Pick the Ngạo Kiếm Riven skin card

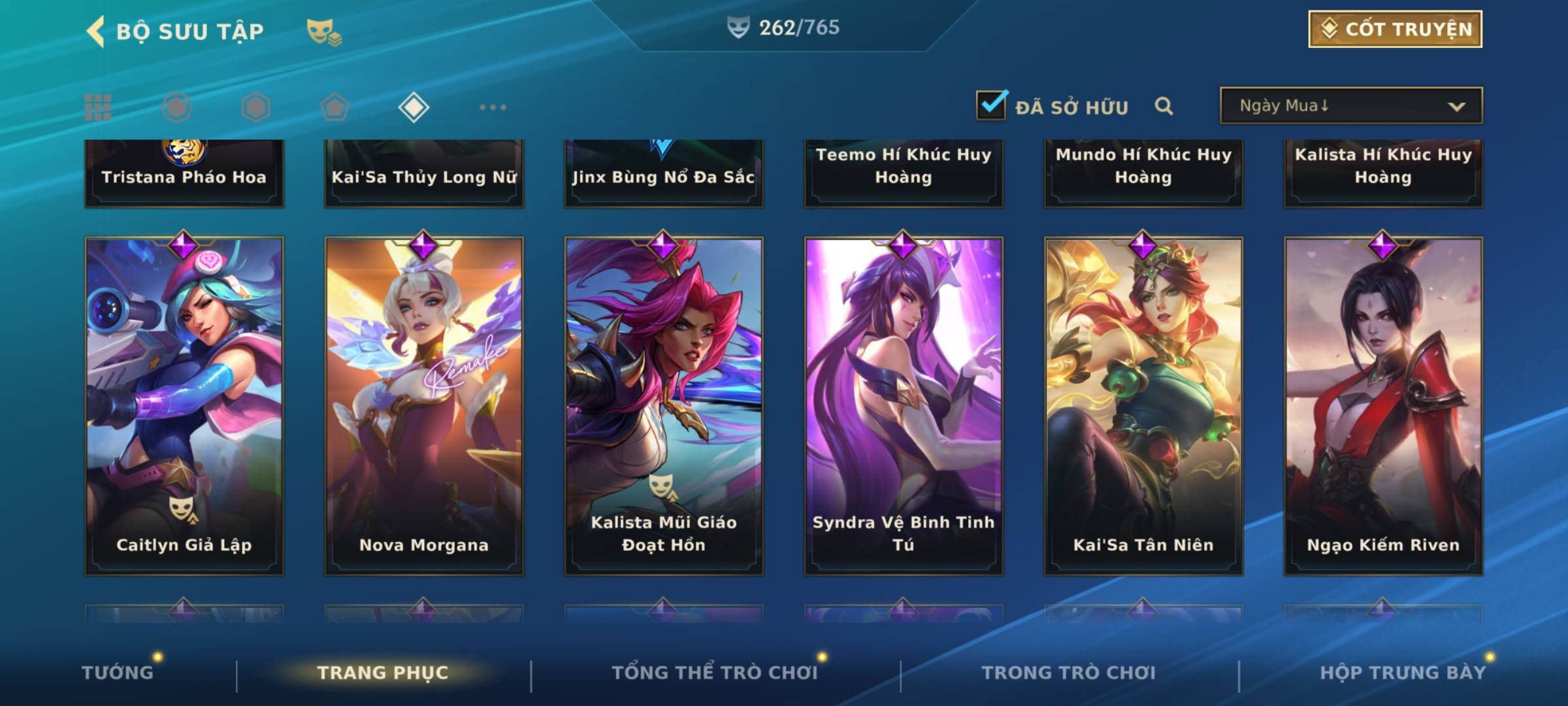point(1383,405)
